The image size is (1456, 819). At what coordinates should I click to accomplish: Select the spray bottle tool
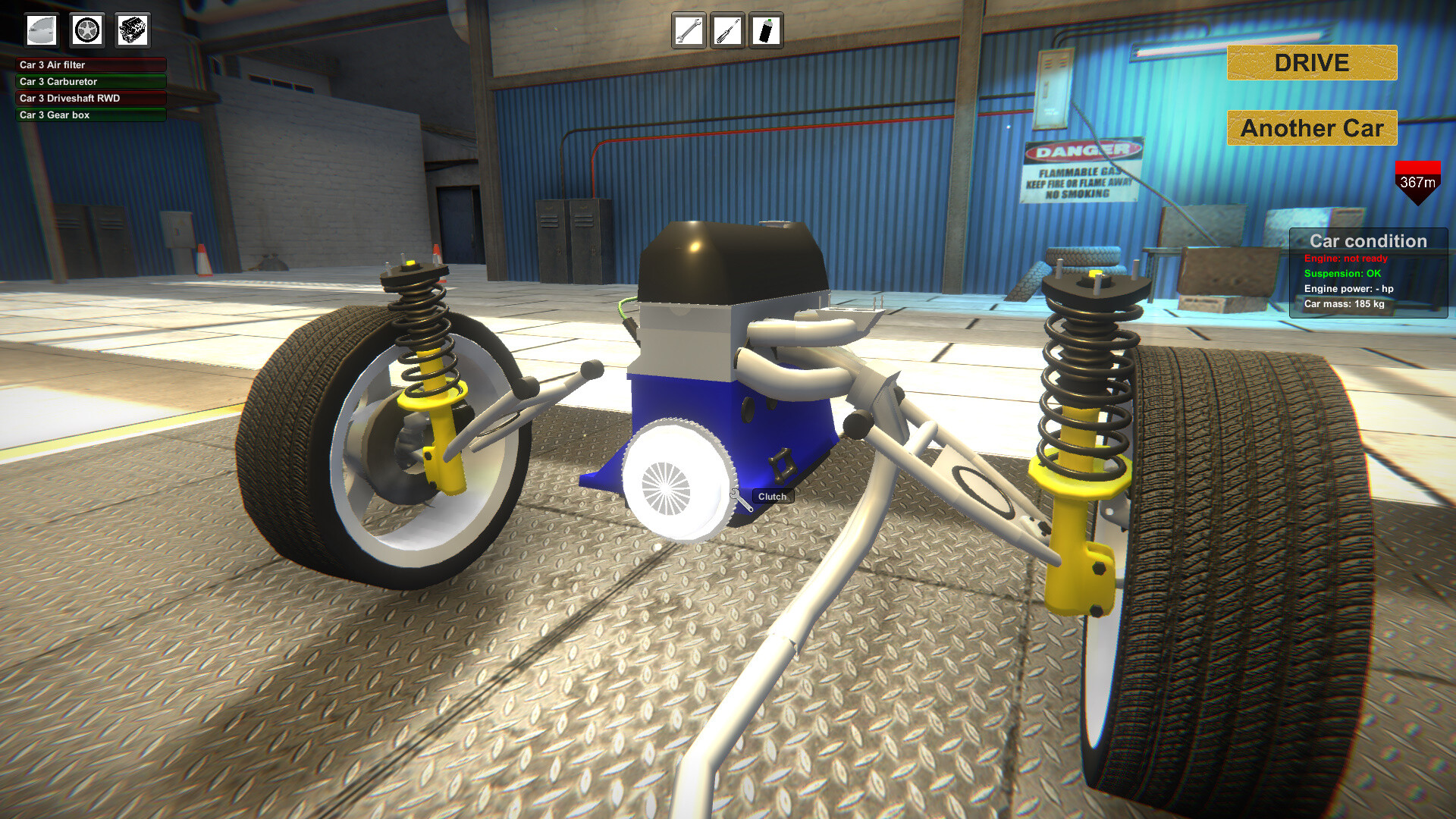point(767,31)
